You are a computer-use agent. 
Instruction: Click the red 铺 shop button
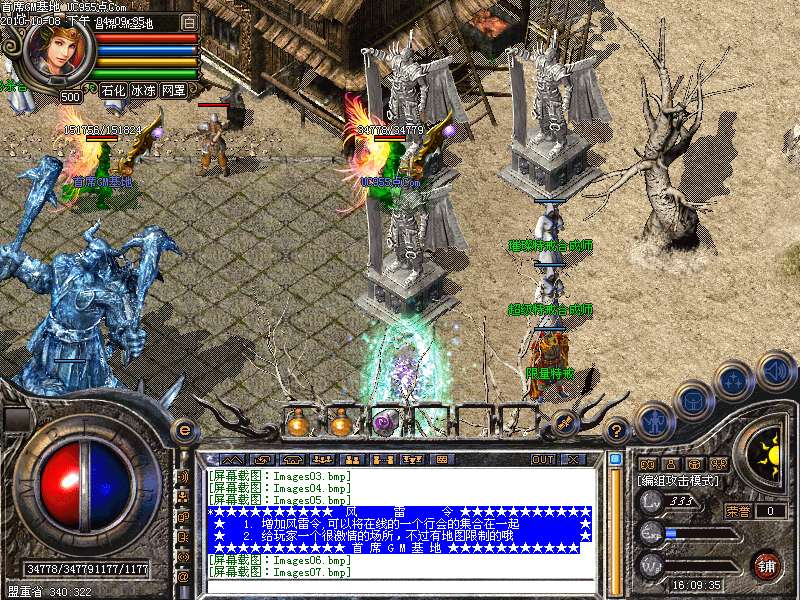pyautogui.click(x=765, y=566)
